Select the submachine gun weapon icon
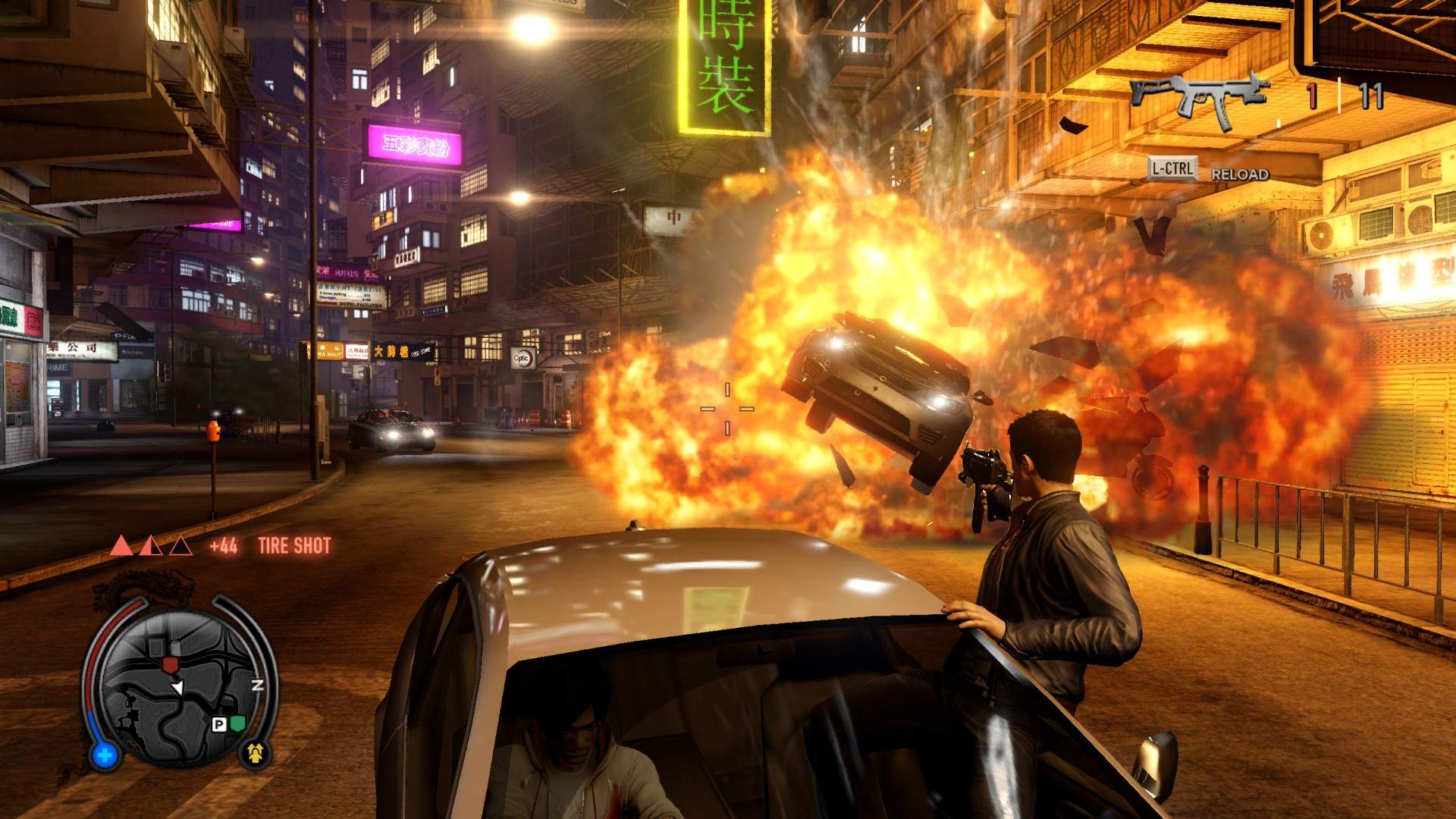The image size is (1456, 819). pos(1198,97)
